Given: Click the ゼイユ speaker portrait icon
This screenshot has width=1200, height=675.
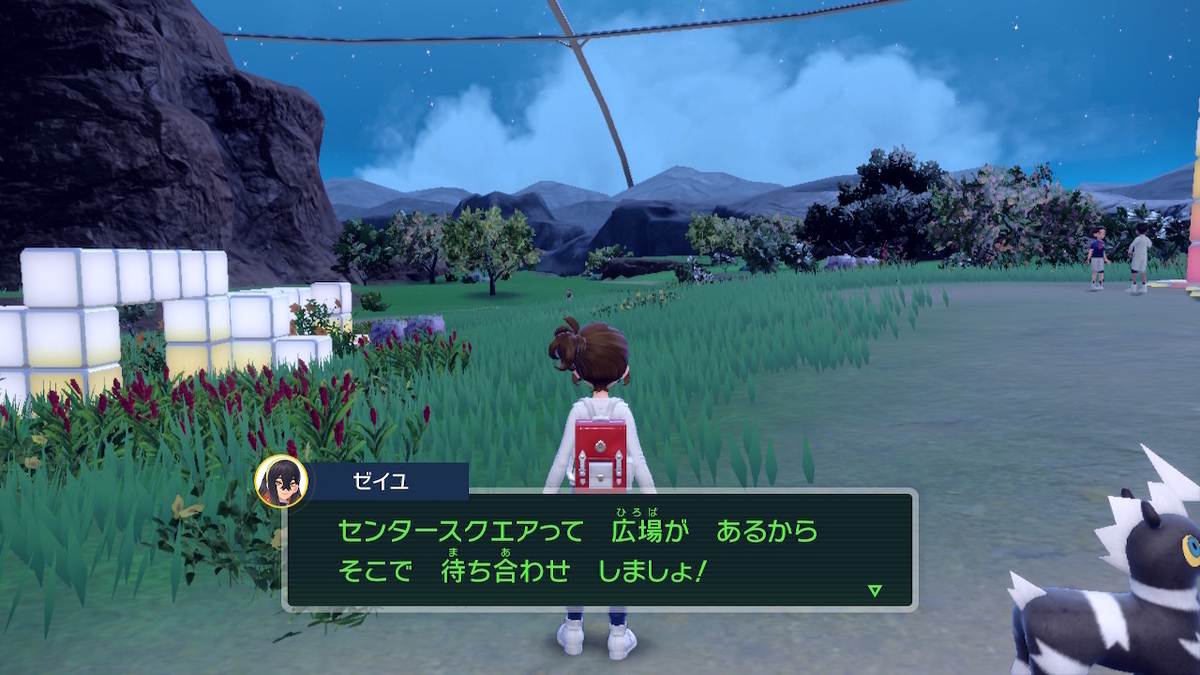Looking at the screenshot, I should click(280, 482).
